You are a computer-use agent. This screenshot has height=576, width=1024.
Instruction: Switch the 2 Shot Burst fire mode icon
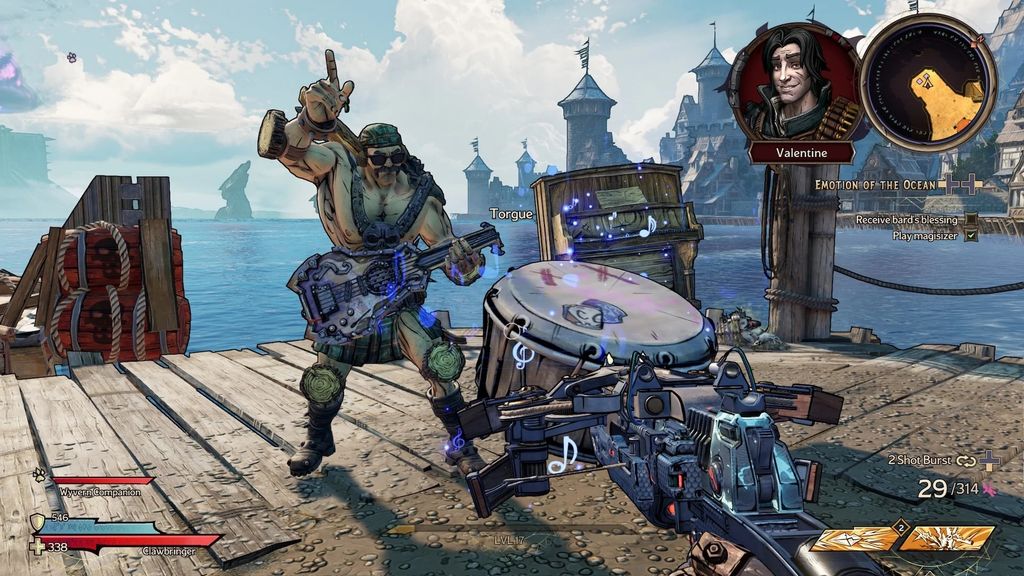coord(965,460)
